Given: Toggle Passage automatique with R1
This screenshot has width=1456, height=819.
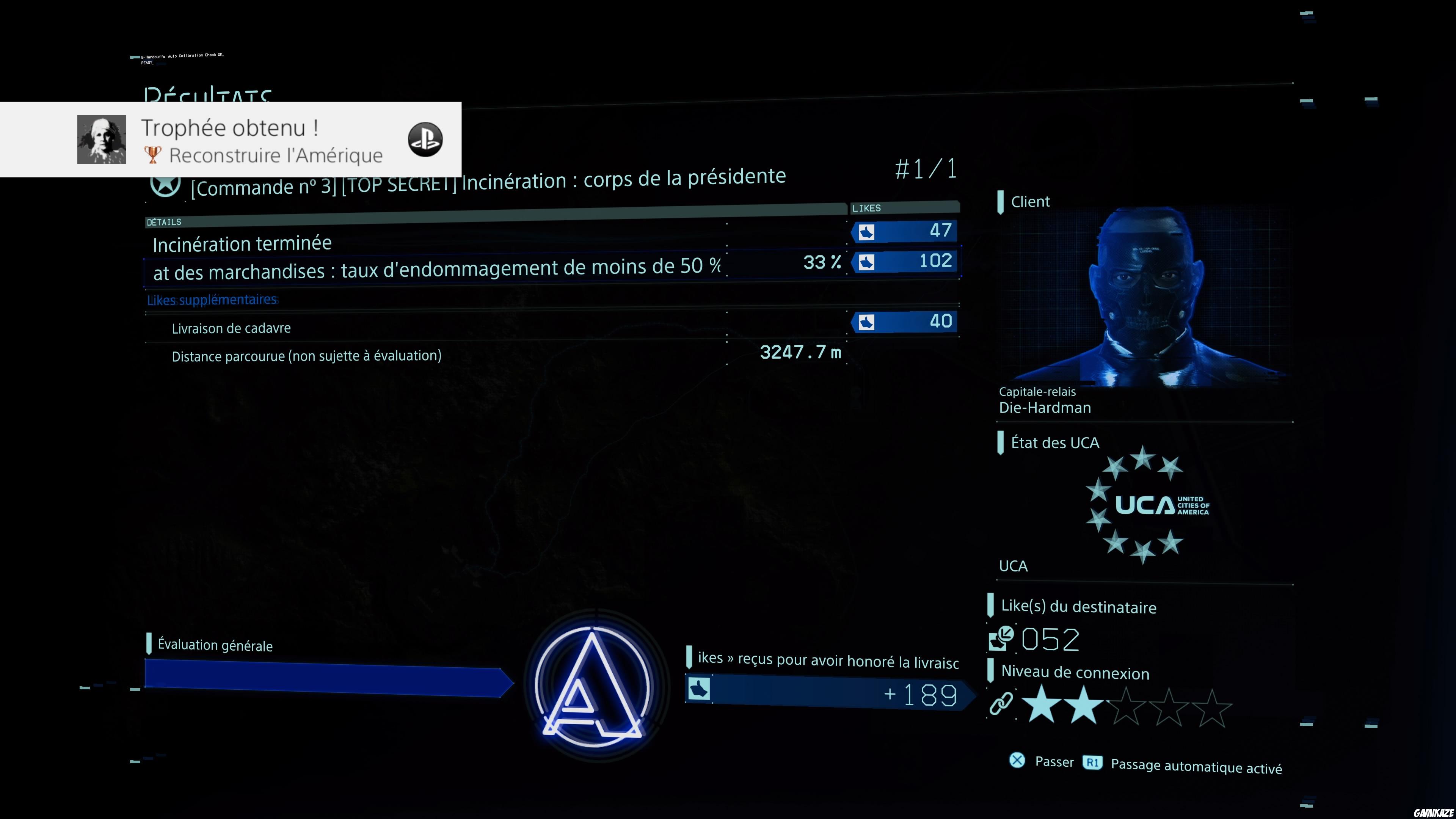Looking at the screenshot, I should [x=1092, y=763].
